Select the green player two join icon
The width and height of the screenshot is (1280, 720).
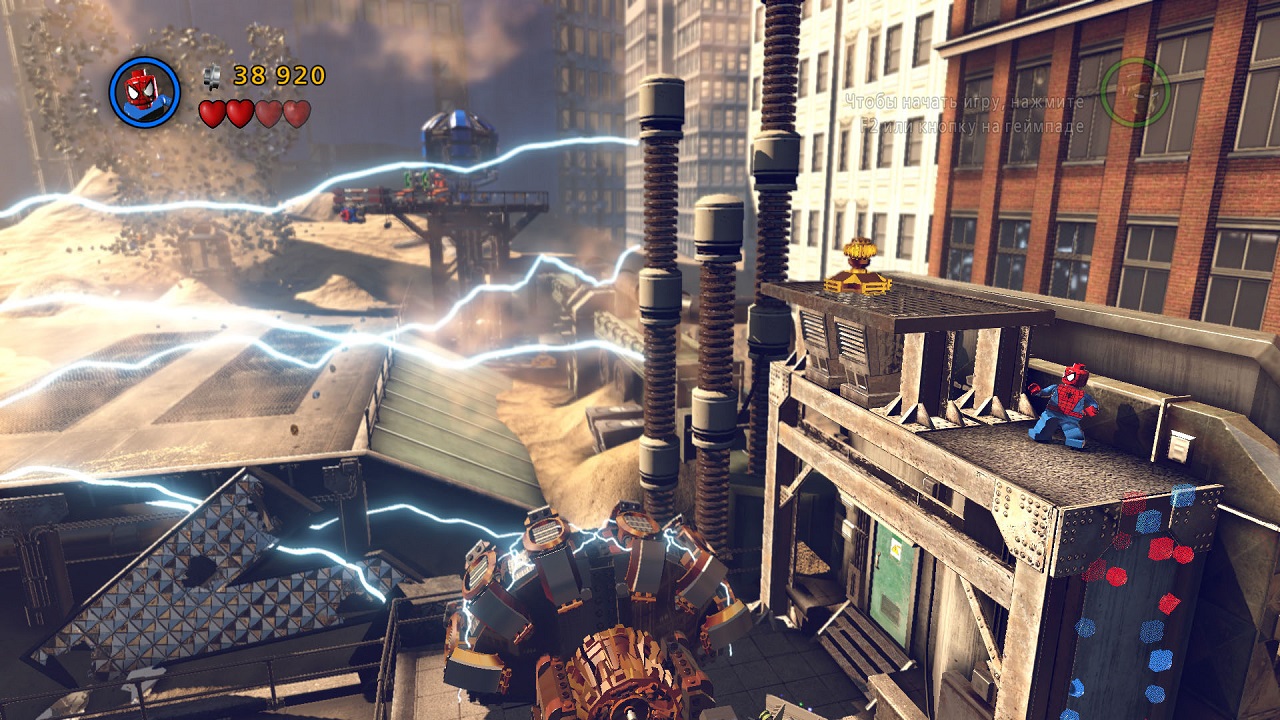1135,92
